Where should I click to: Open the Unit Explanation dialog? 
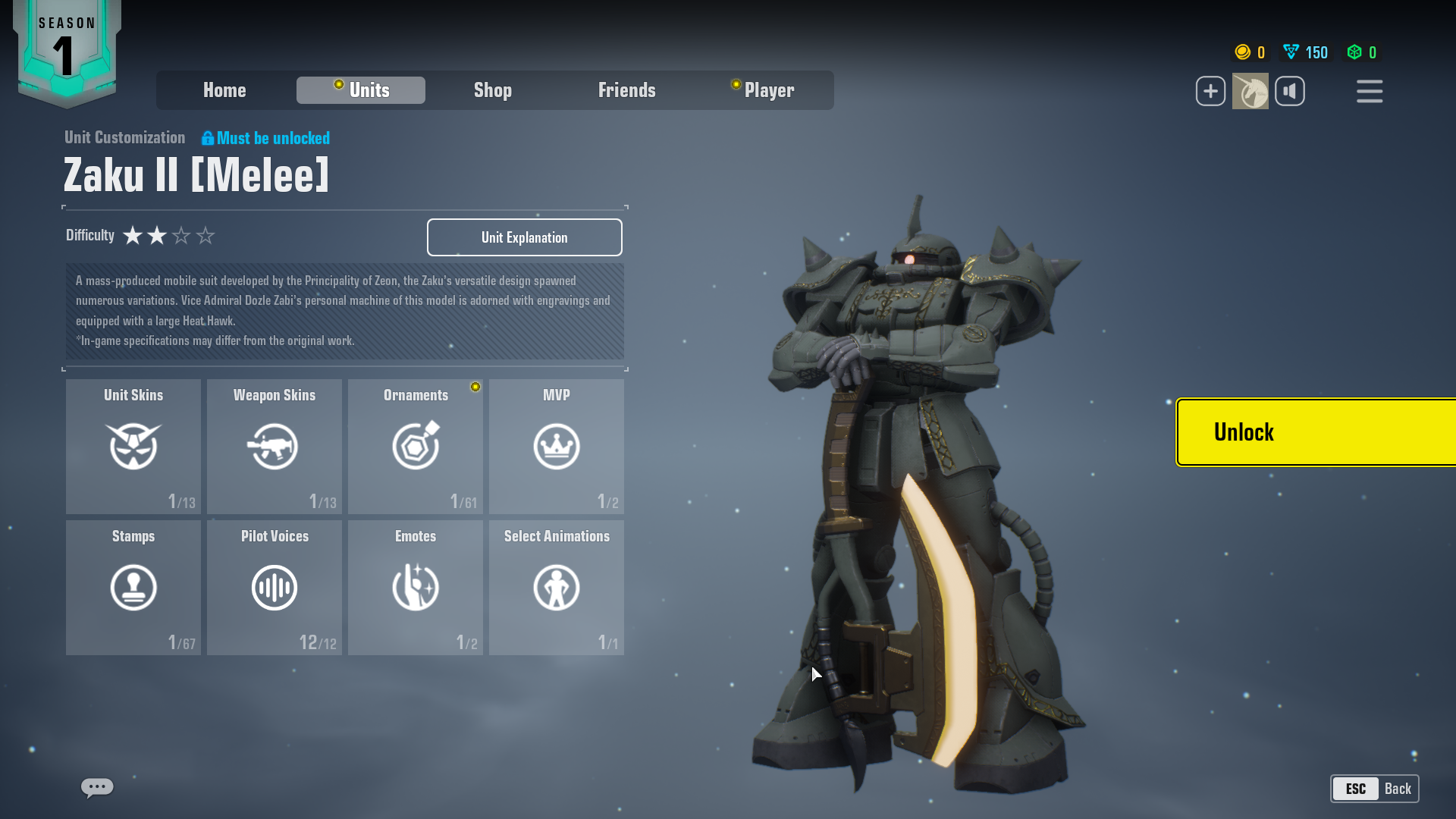click(524, 237)
